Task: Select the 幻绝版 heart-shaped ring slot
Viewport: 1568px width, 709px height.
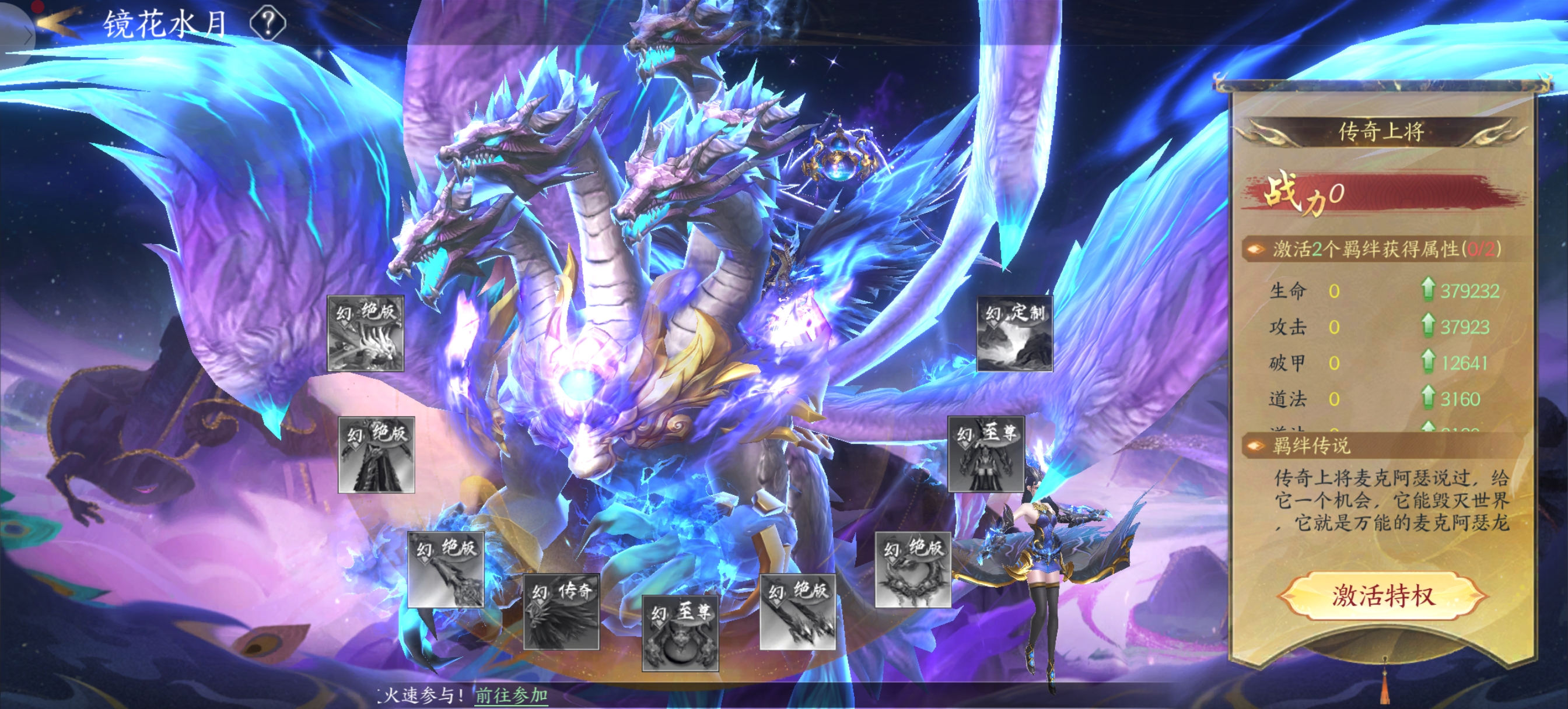Action: click(913, 570)
